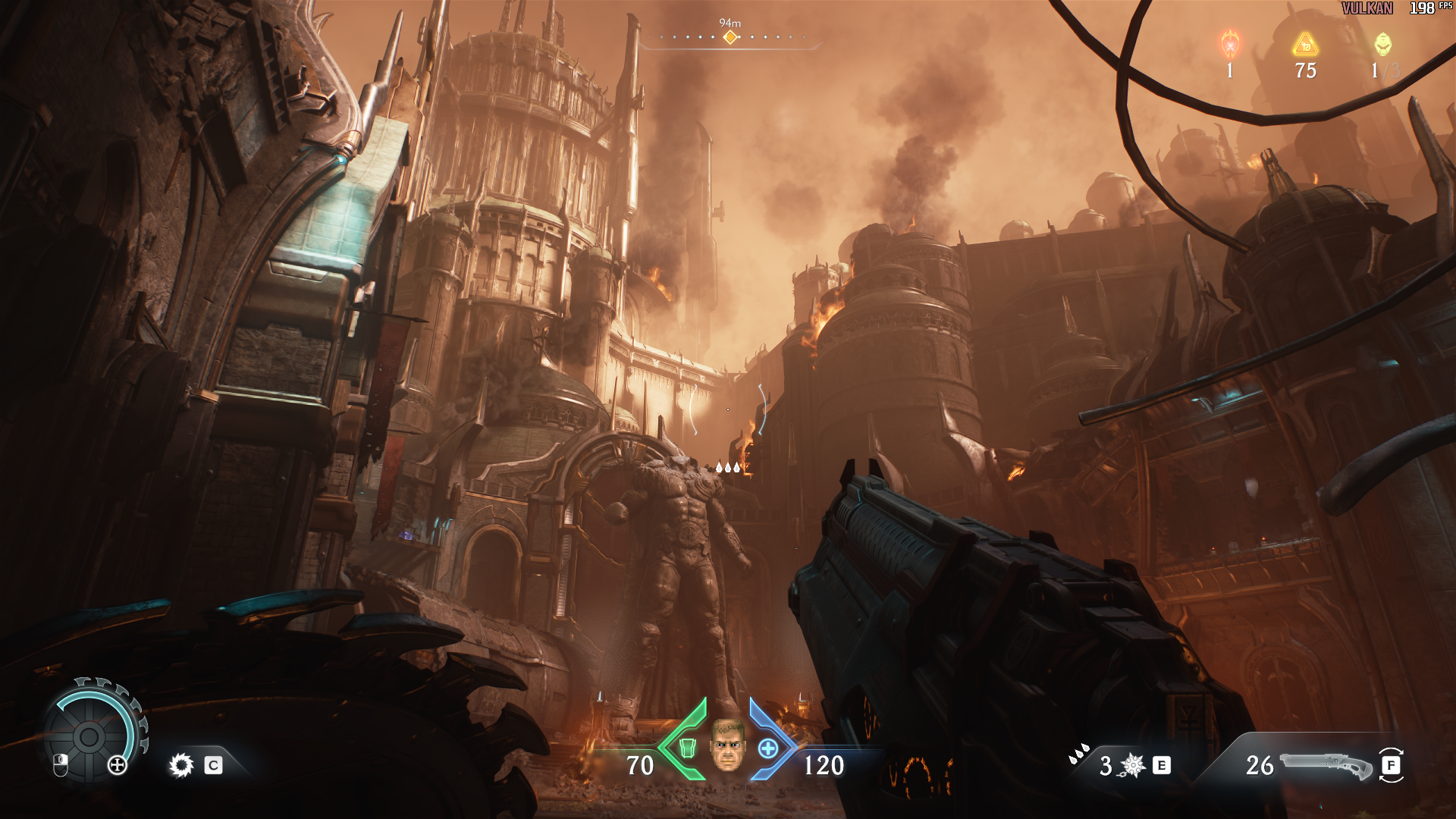This screenshot has height=819, width=1456.
Task: Click the blue health cross icon
Action: click(x=768, y=748)
